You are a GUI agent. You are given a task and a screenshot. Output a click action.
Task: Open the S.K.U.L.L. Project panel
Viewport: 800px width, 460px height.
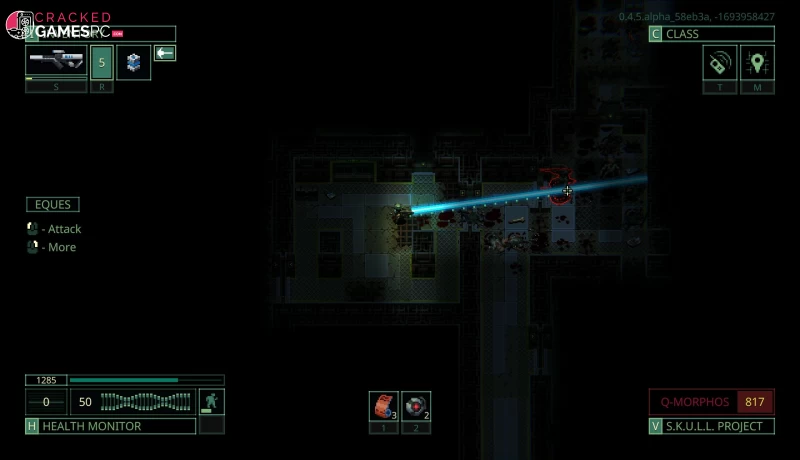711,426
